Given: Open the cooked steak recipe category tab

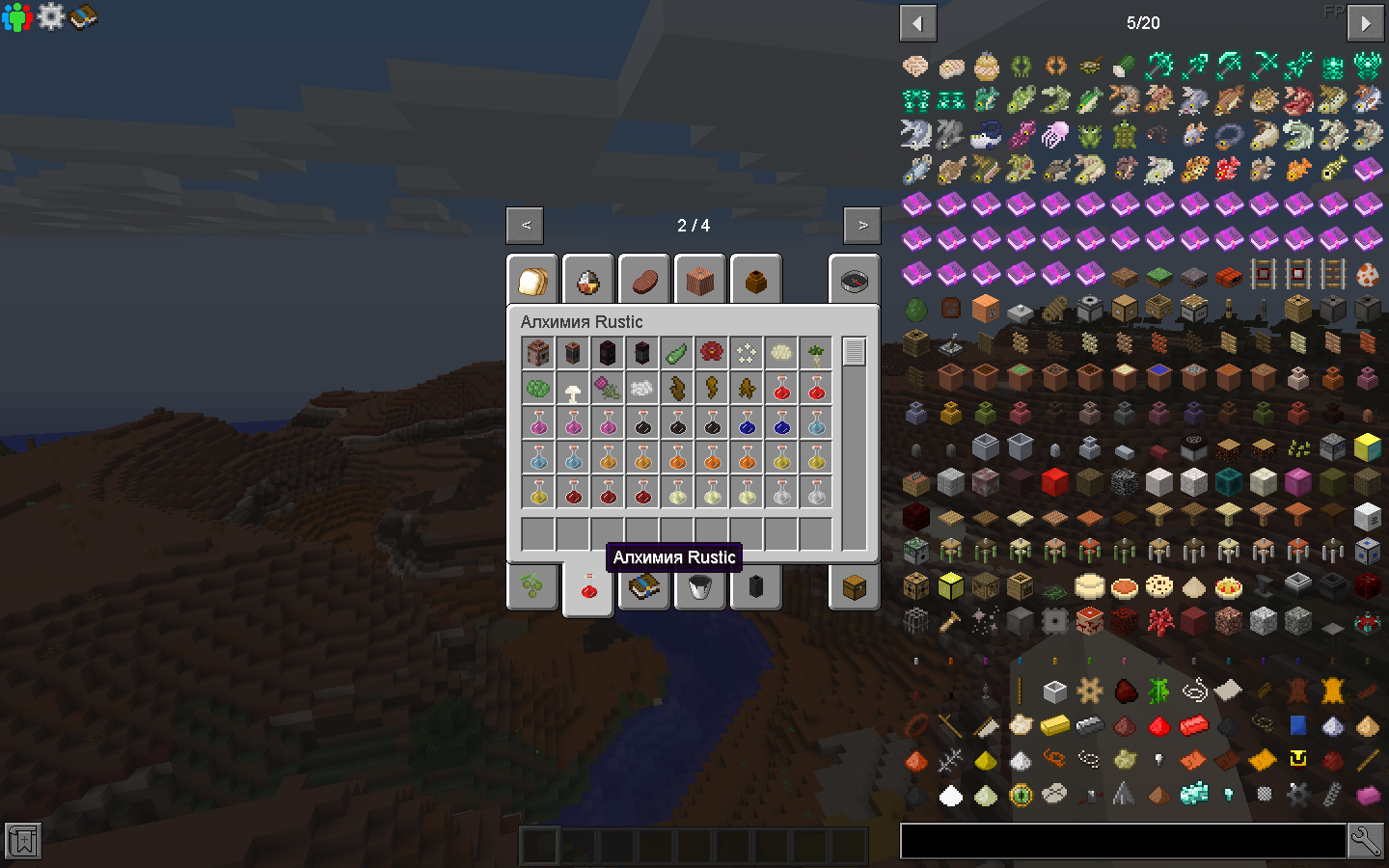Looking at the screenshot, I should [x=643, y=280].
